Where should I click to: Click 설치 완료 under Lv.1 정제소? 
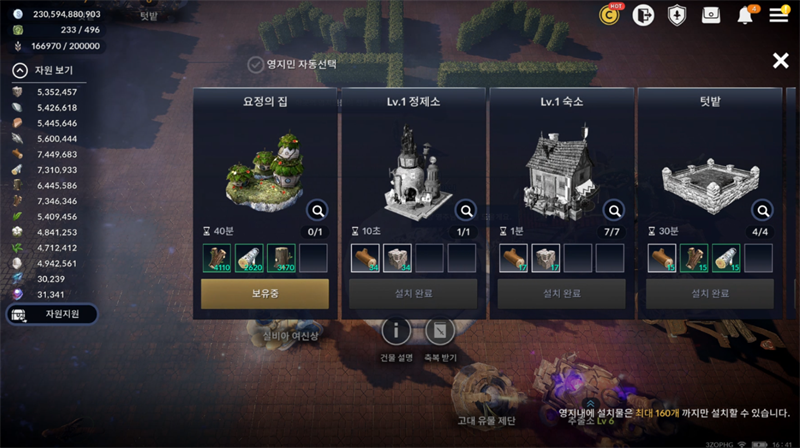click(413, 294)
